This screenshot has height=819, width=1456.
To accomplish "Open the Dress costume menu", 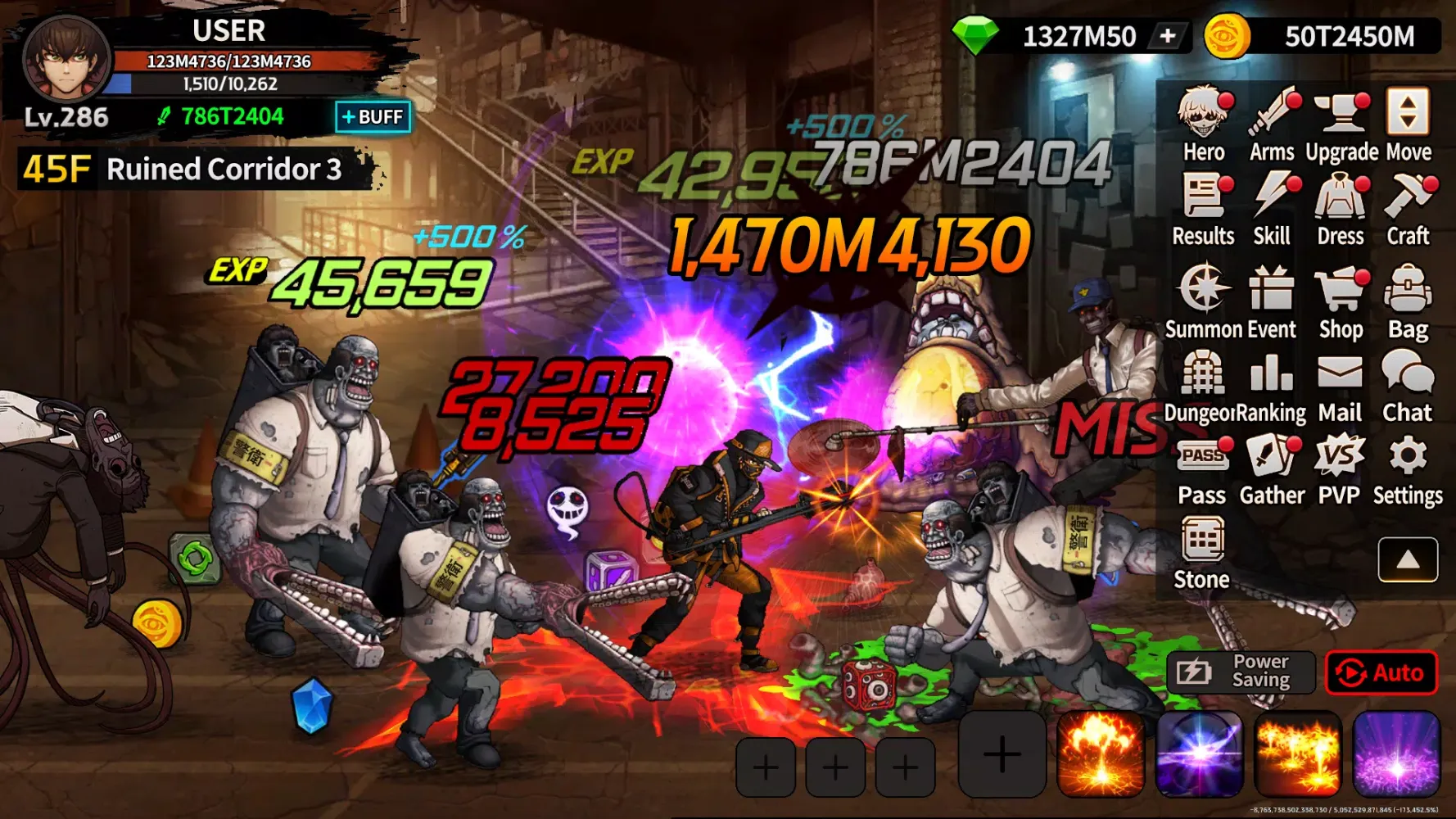I will tap(1341, 210).
